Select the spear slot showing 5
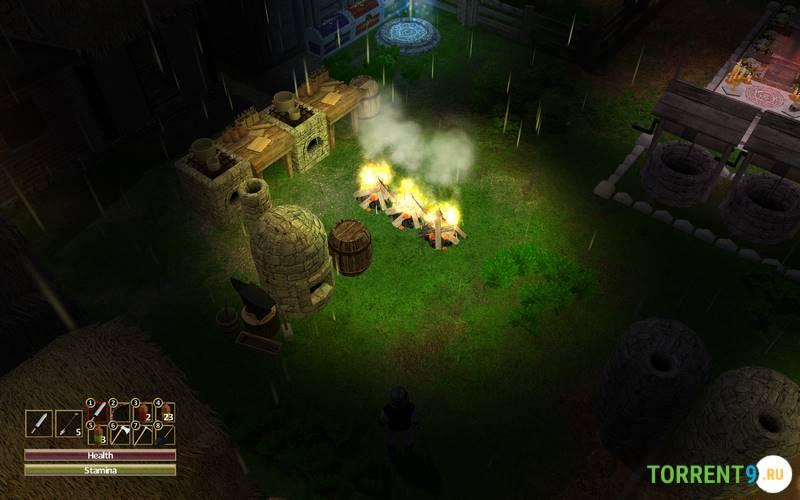 click(x=68, y=423)
